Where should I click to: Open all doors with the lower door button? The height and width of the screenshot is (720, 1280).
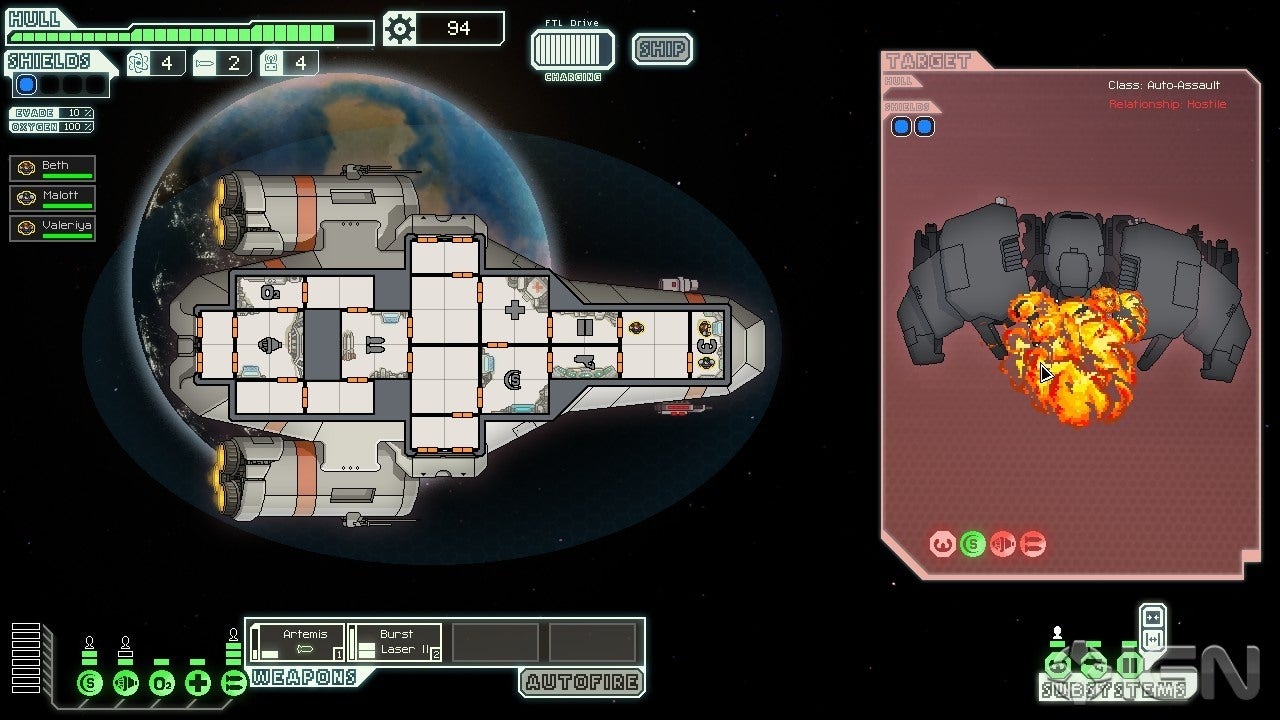point(1152,640)
